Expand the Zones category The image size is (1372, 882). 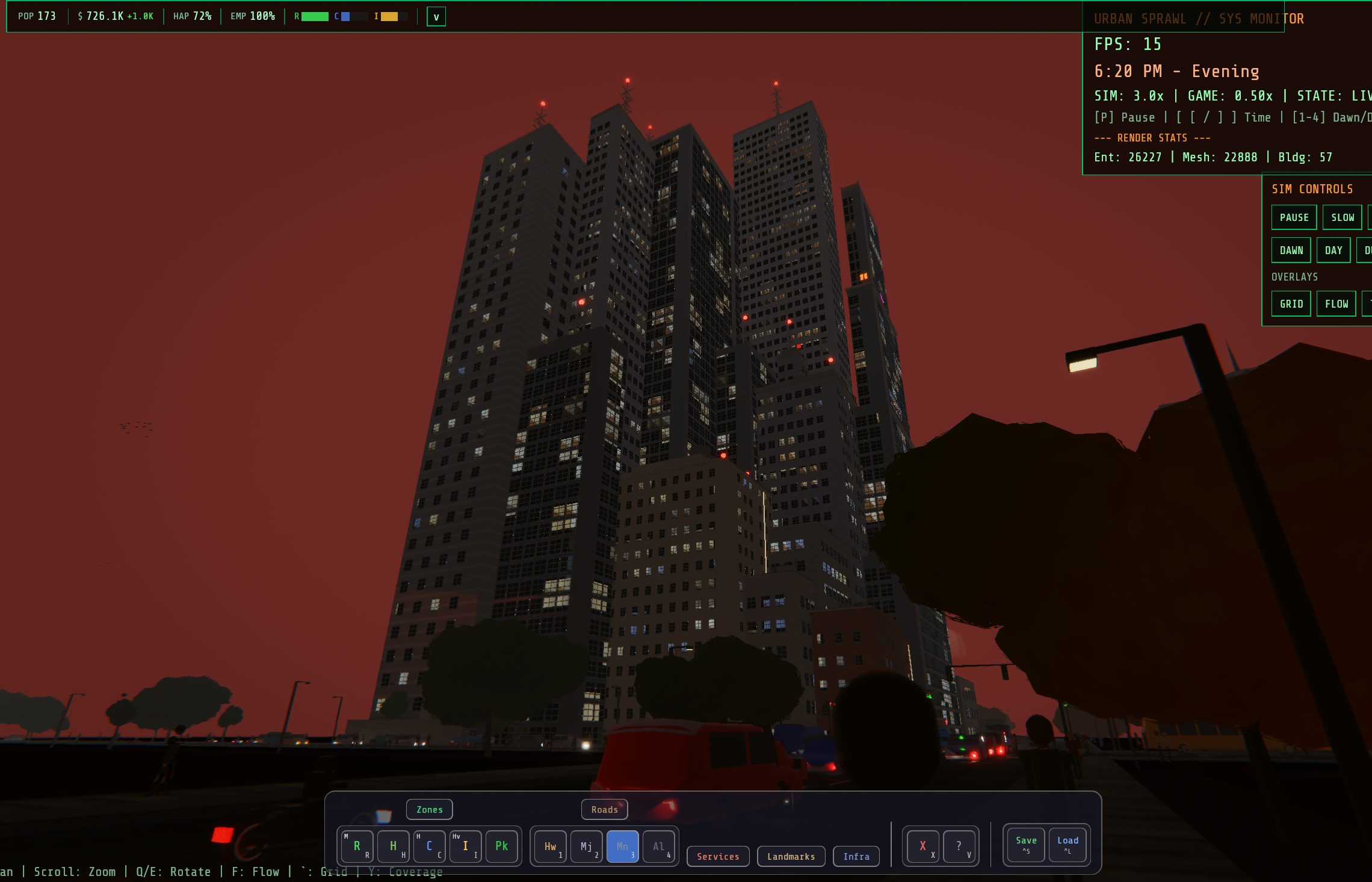[x=429, y=809]
